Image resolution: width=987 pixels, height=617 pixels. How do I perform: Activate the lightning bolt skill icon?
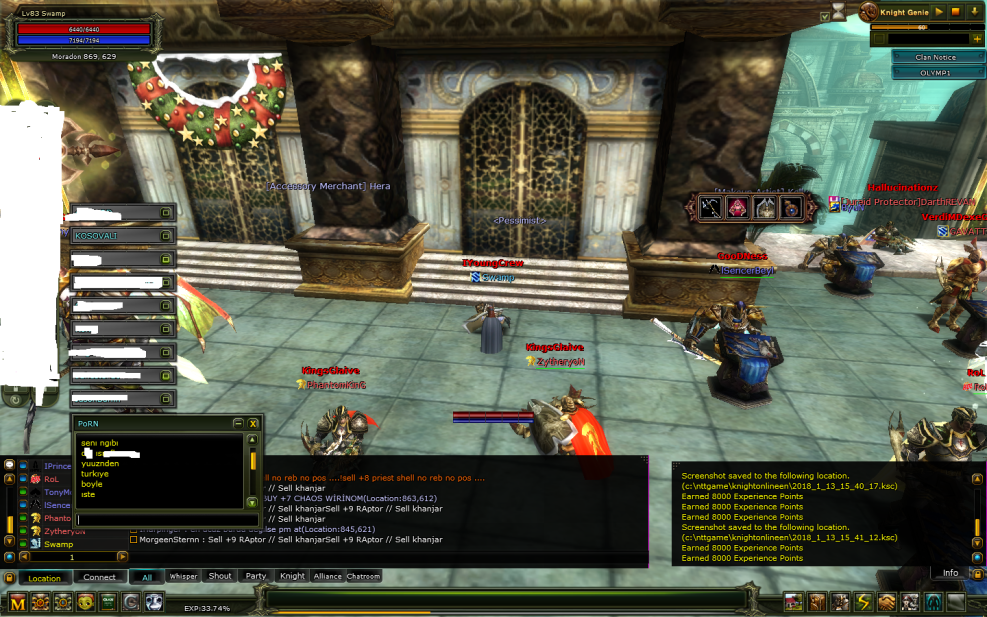863,602
